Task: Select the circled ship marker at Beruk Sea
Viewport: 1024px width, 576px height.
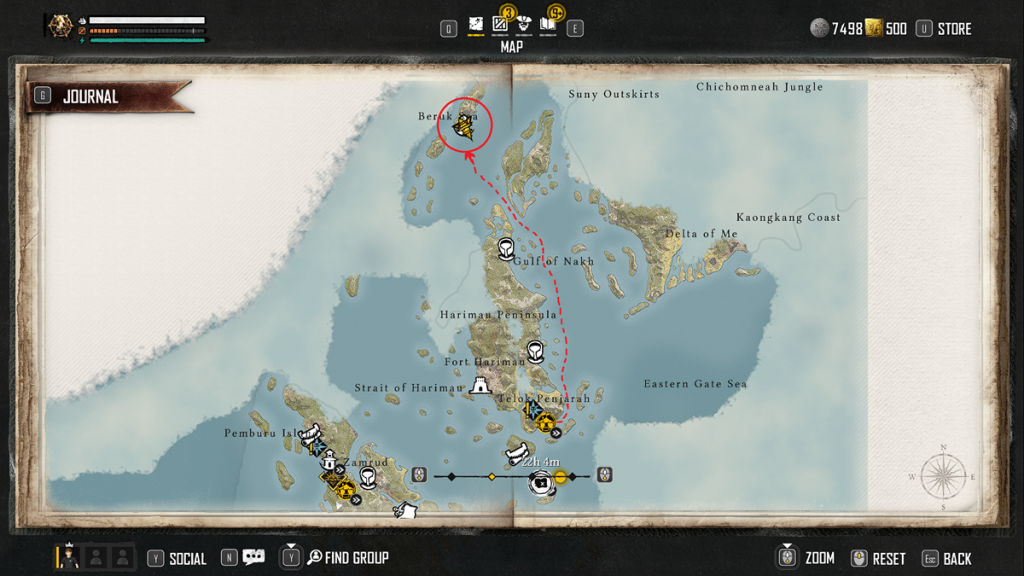Action: [463, 126]
